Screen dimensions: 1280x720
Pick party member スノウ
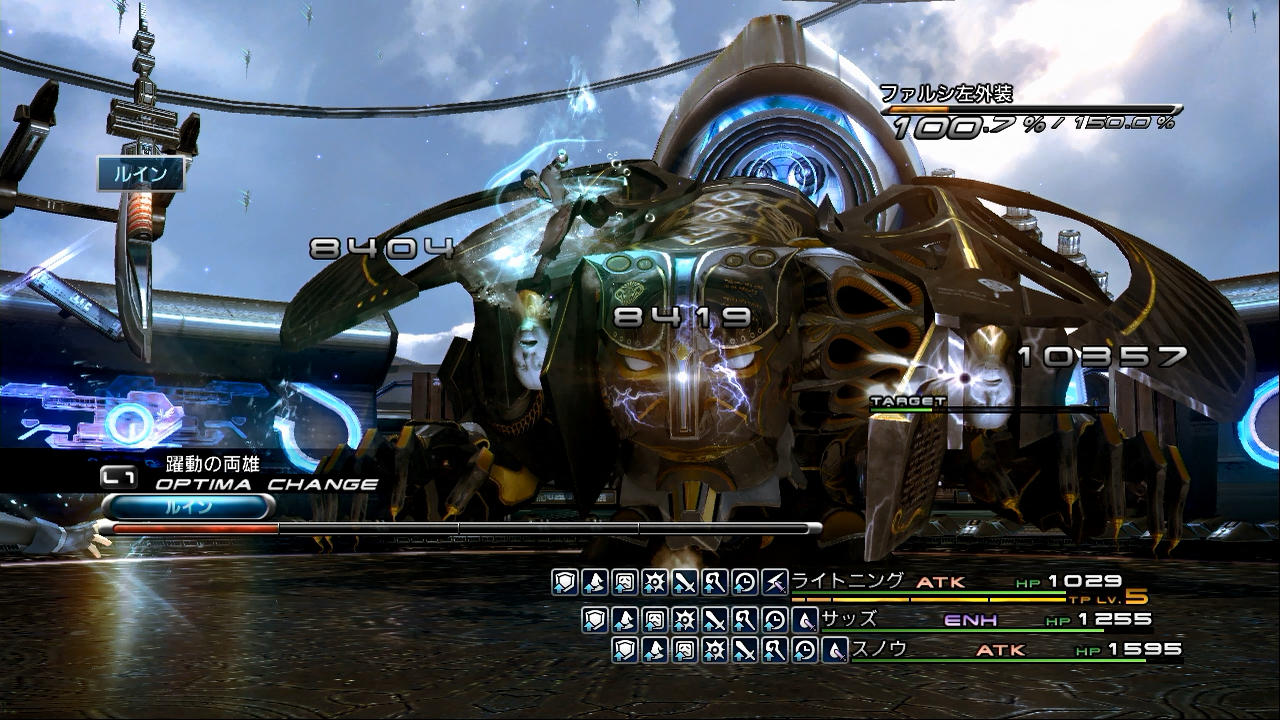879,650
